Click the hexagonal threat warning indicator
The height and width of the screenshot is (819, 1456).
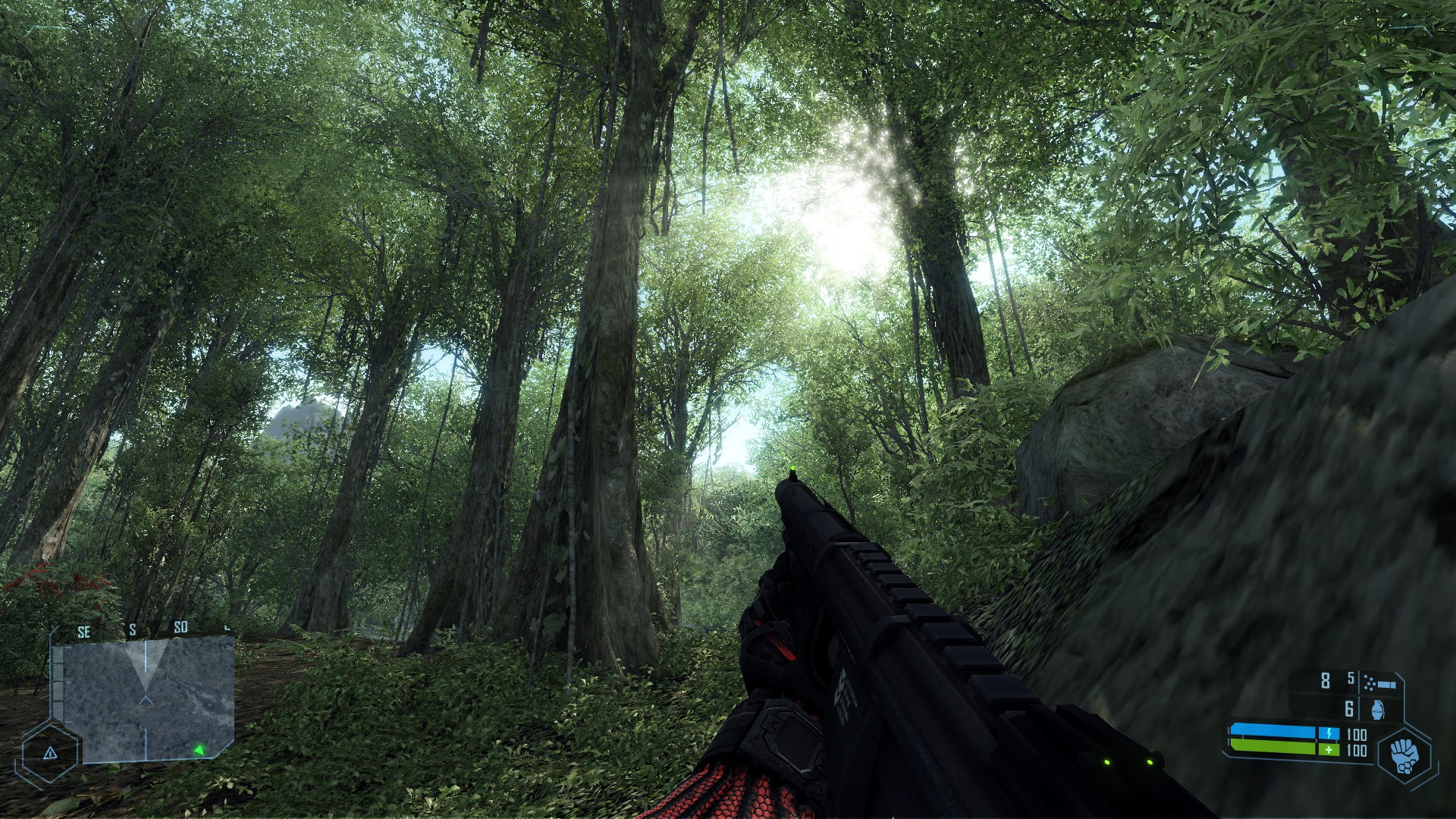pyautogui.click(x=50, y=753)
